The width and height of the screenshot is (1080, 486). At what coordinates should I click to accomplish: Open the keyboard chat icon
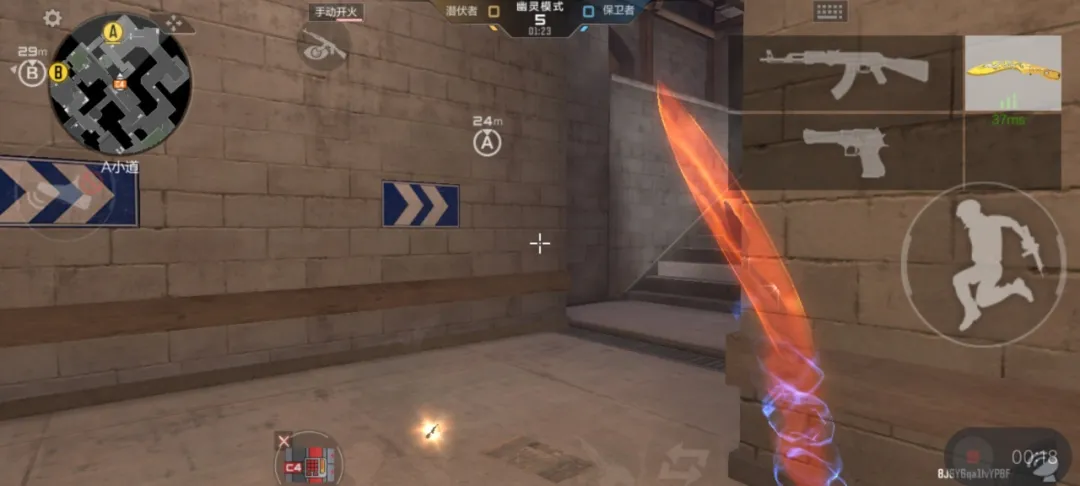tap(830, 12)
